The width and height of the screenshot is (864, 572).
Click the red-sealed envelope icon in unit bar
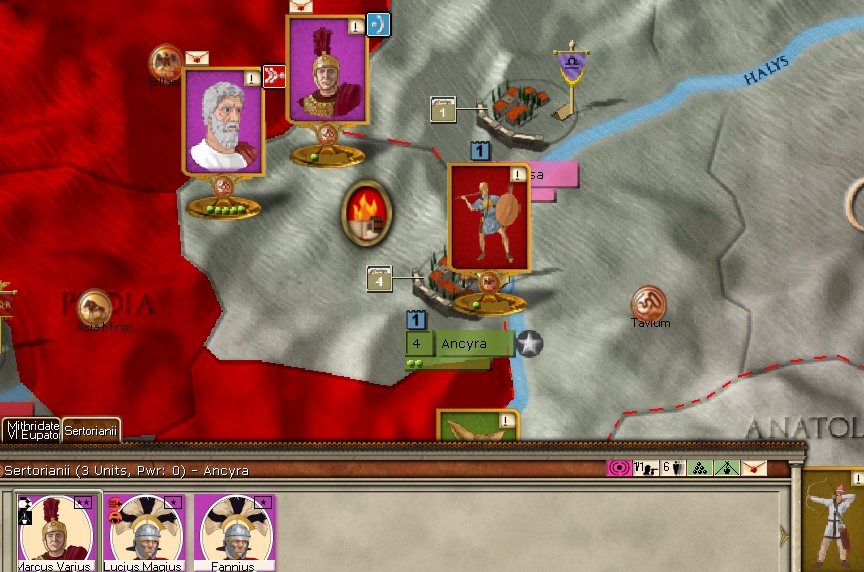pyautogui.click(x=754, y=467)
